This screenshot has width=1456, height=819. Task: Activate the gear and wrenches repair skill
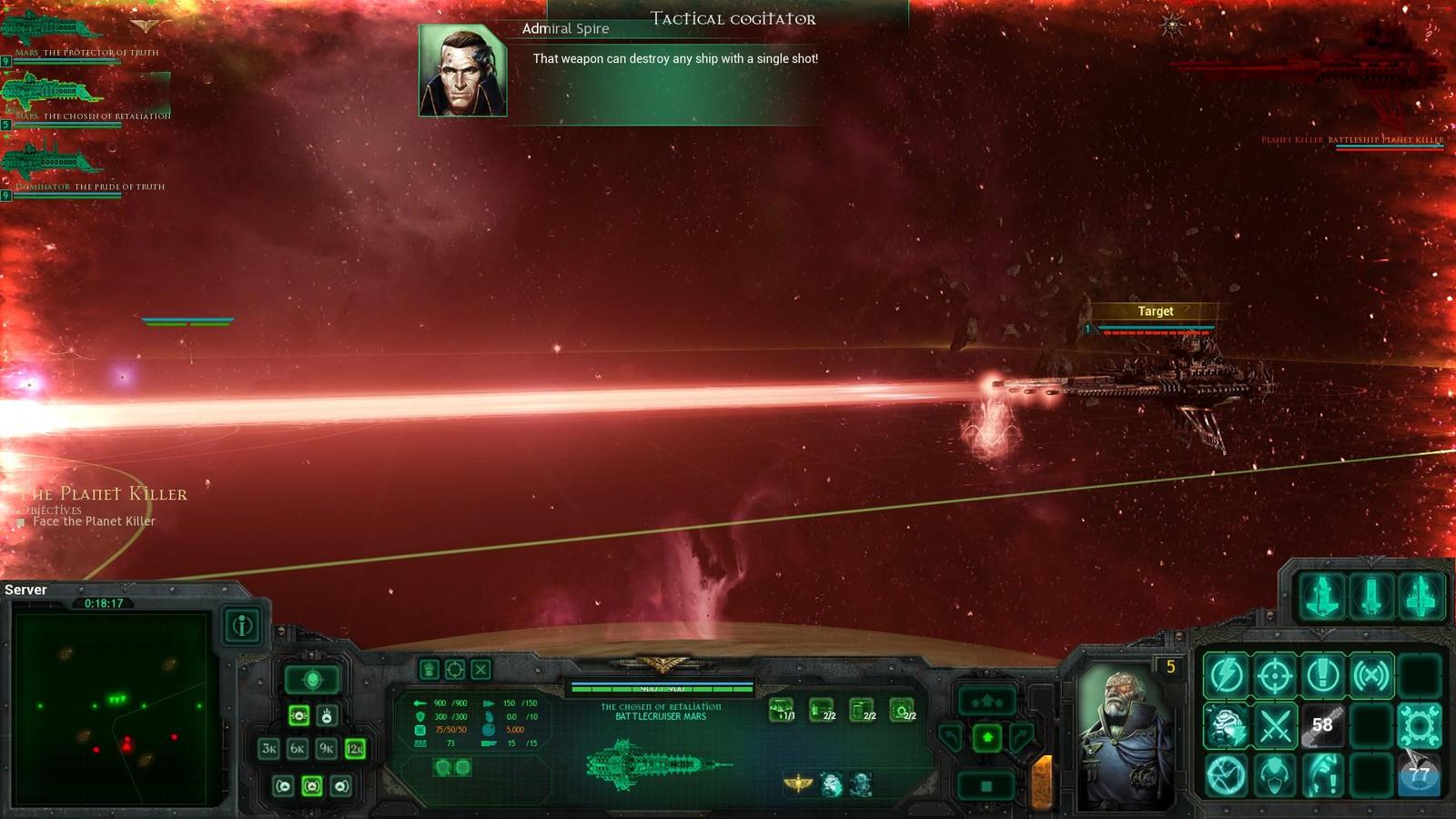pyautogui.click(x=1419, y=725)
